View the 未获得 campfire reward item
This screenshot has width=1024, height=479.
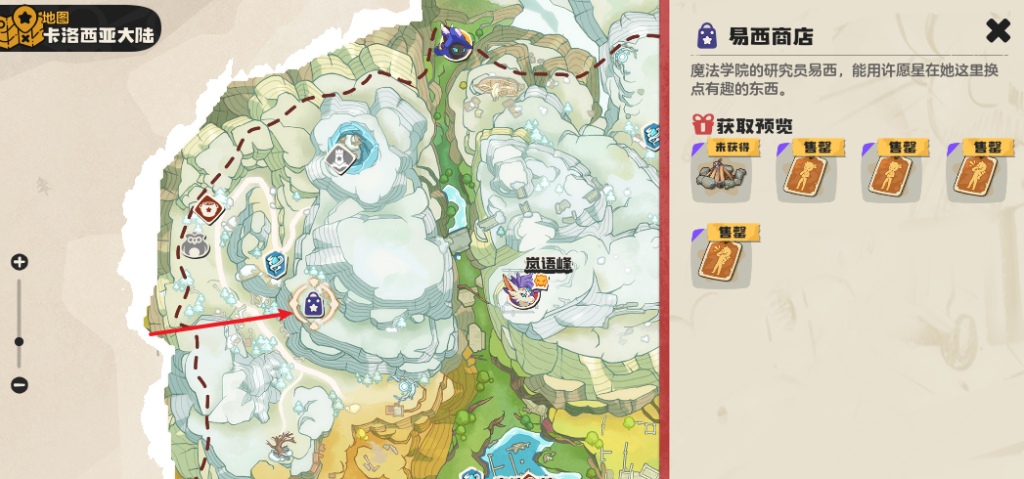pyautogui.click(x=723, y=172)
